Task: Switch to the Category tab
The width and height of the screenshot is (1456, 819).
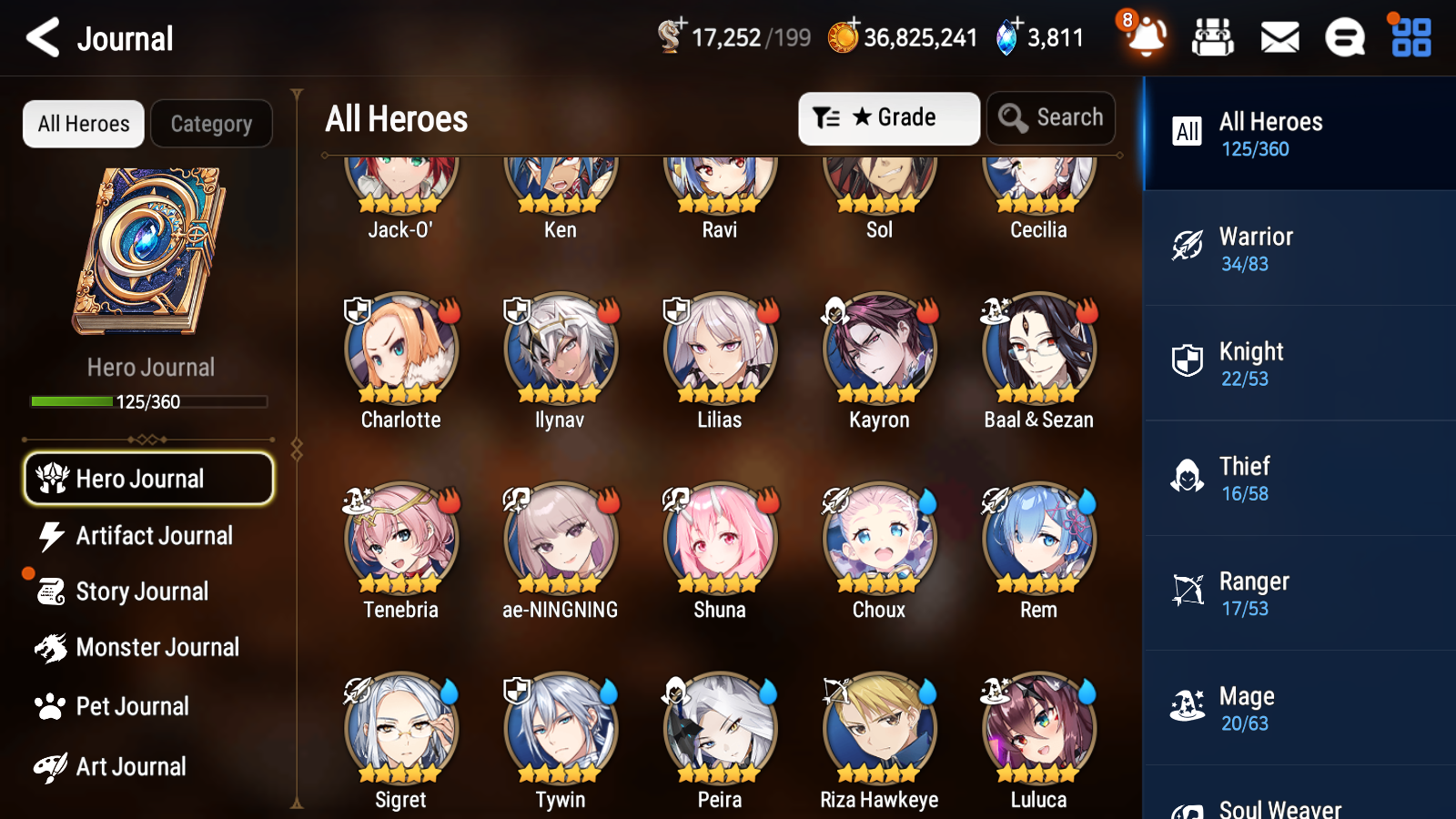Action: 211,124
